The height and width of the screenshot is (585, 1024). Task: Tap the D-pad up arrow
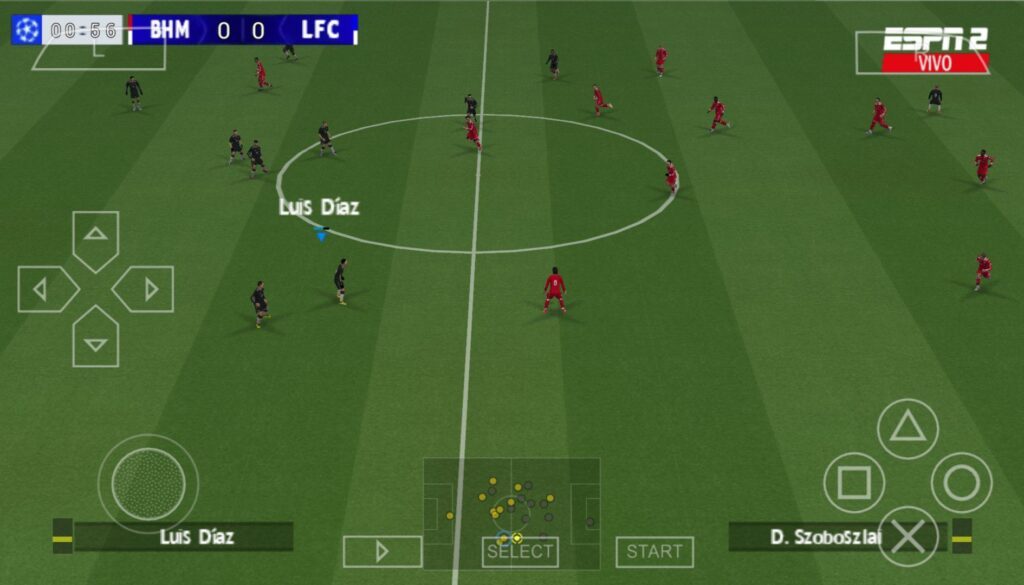(96, 238)
